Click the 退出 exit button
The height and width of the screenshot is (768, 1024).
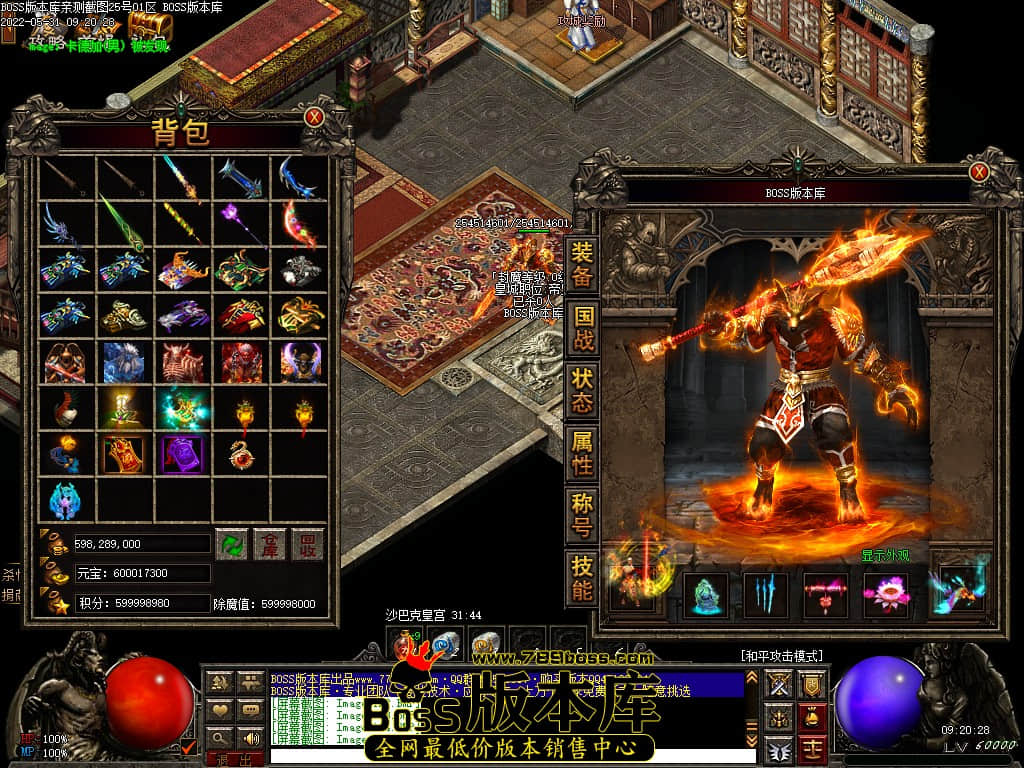click(234, 761)
